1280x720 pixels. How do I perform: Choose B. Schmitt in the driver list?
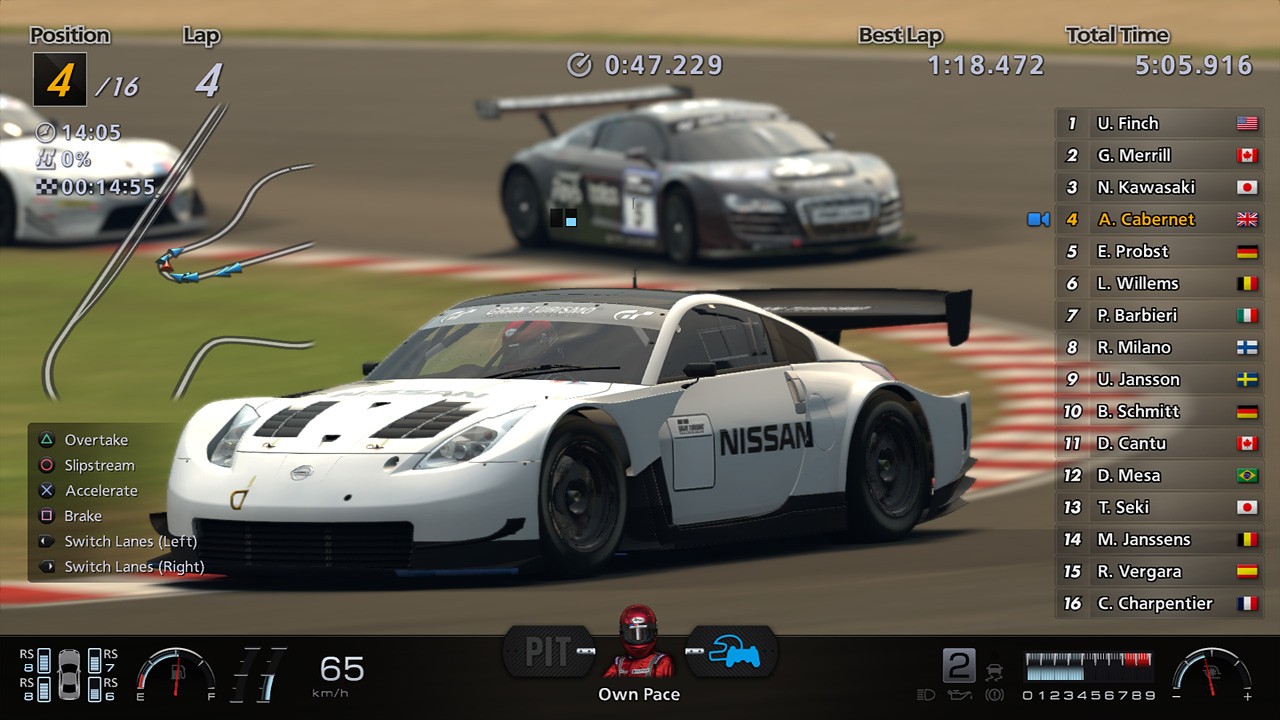(x=1160, y=411)
